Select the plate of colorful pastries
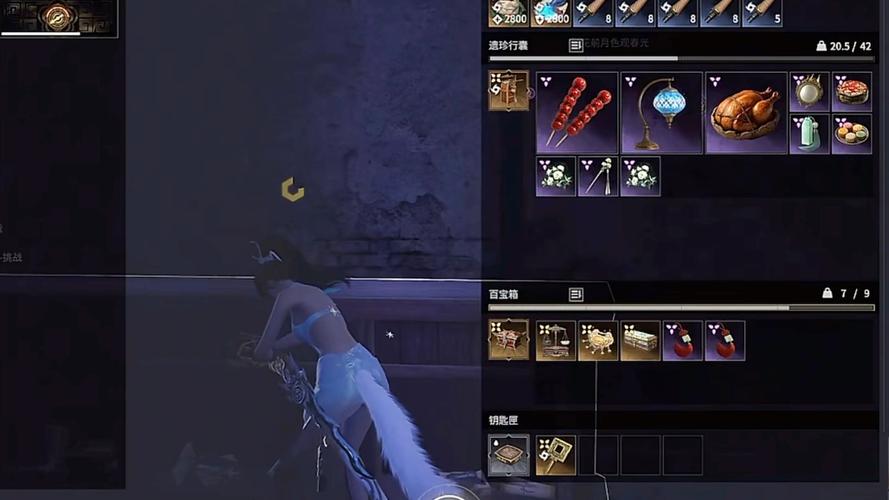Image resolution: width=889 pixels, height=500 pixels. click(x=851, y=134)
